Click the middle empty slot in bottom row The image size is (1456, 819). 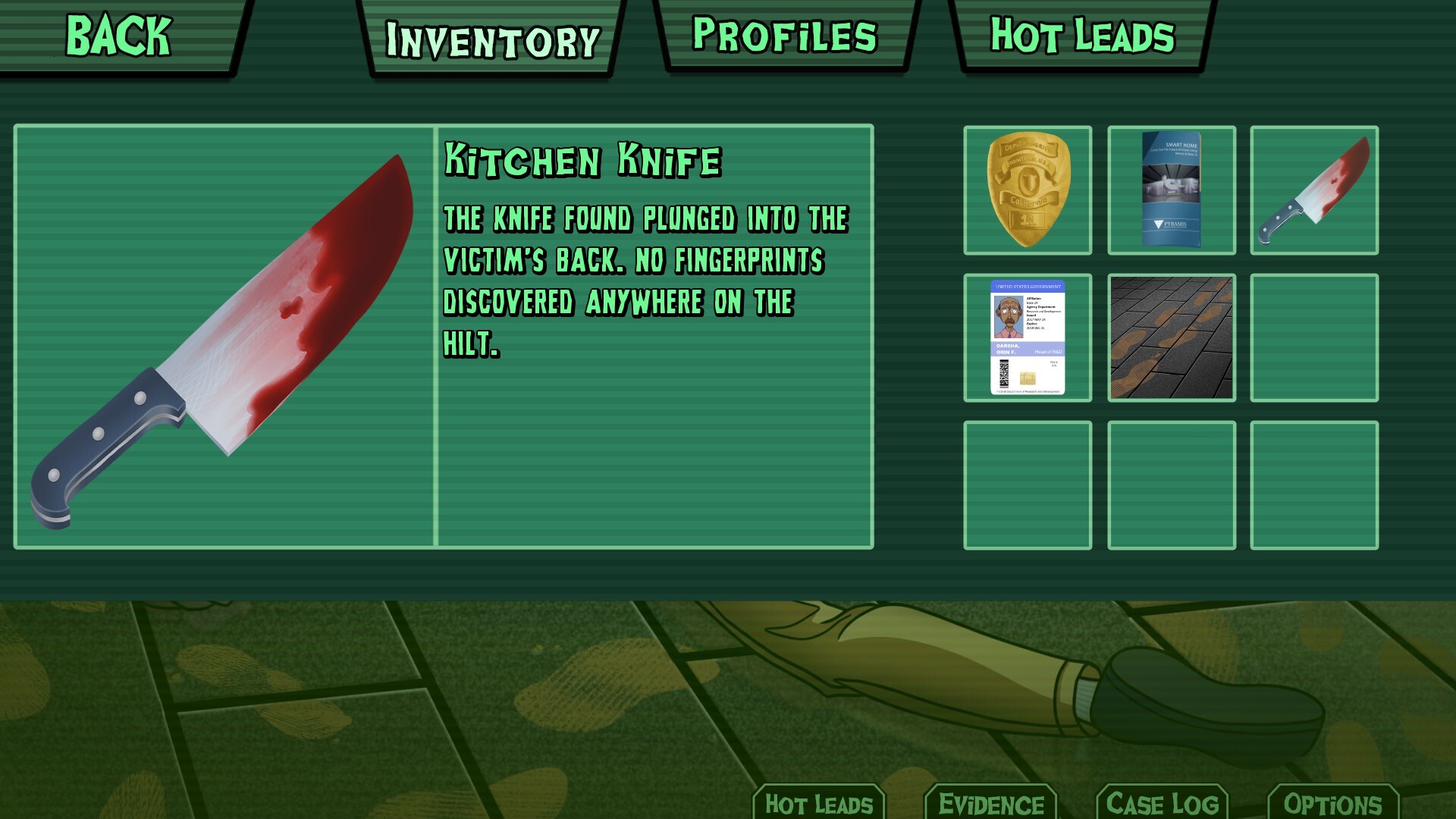pyautogui.click(x=1170, y=488)
